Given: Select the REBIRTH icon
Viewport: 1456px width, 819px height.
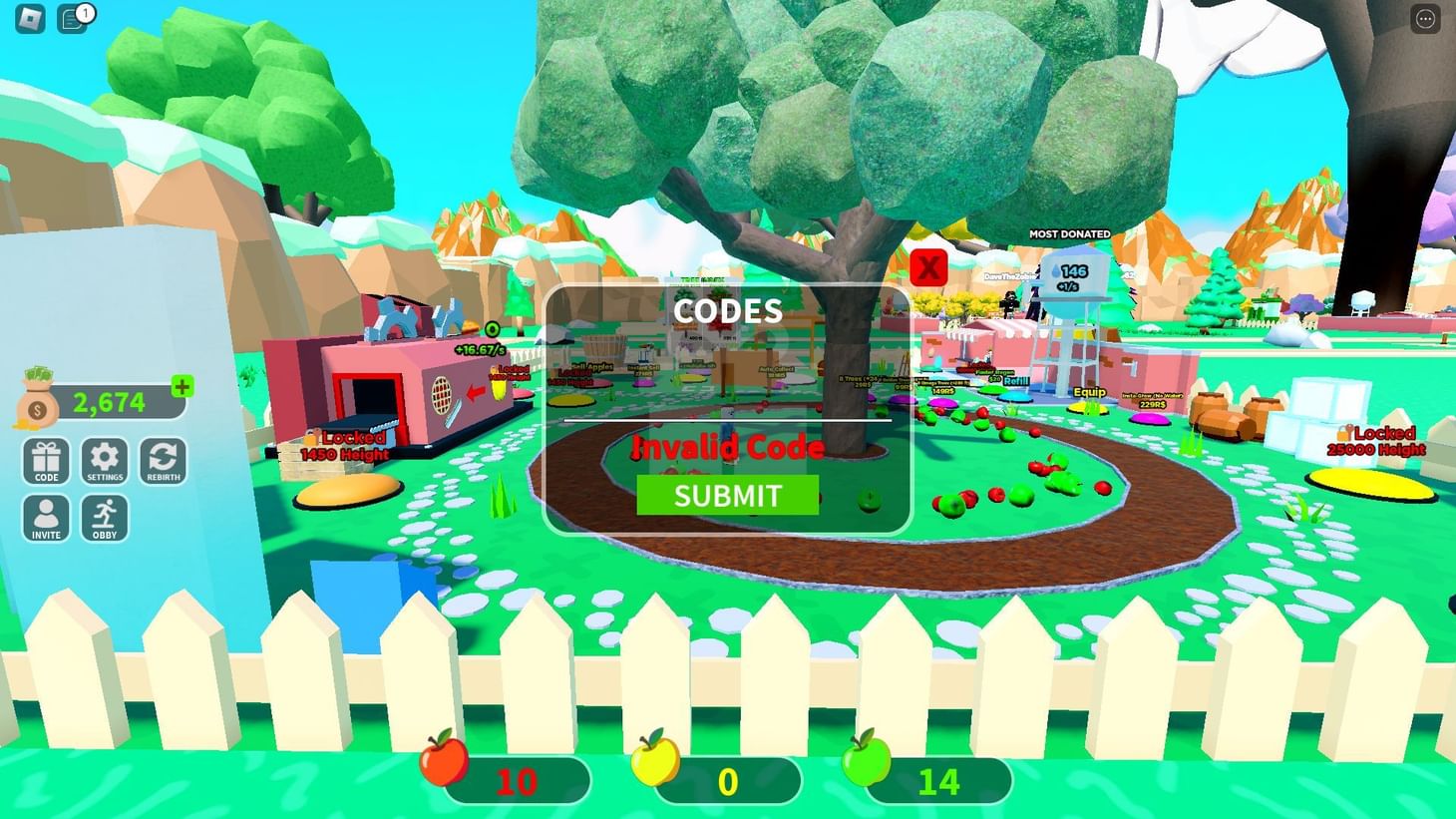Looking at the screenshot, I should coord(162,462).
